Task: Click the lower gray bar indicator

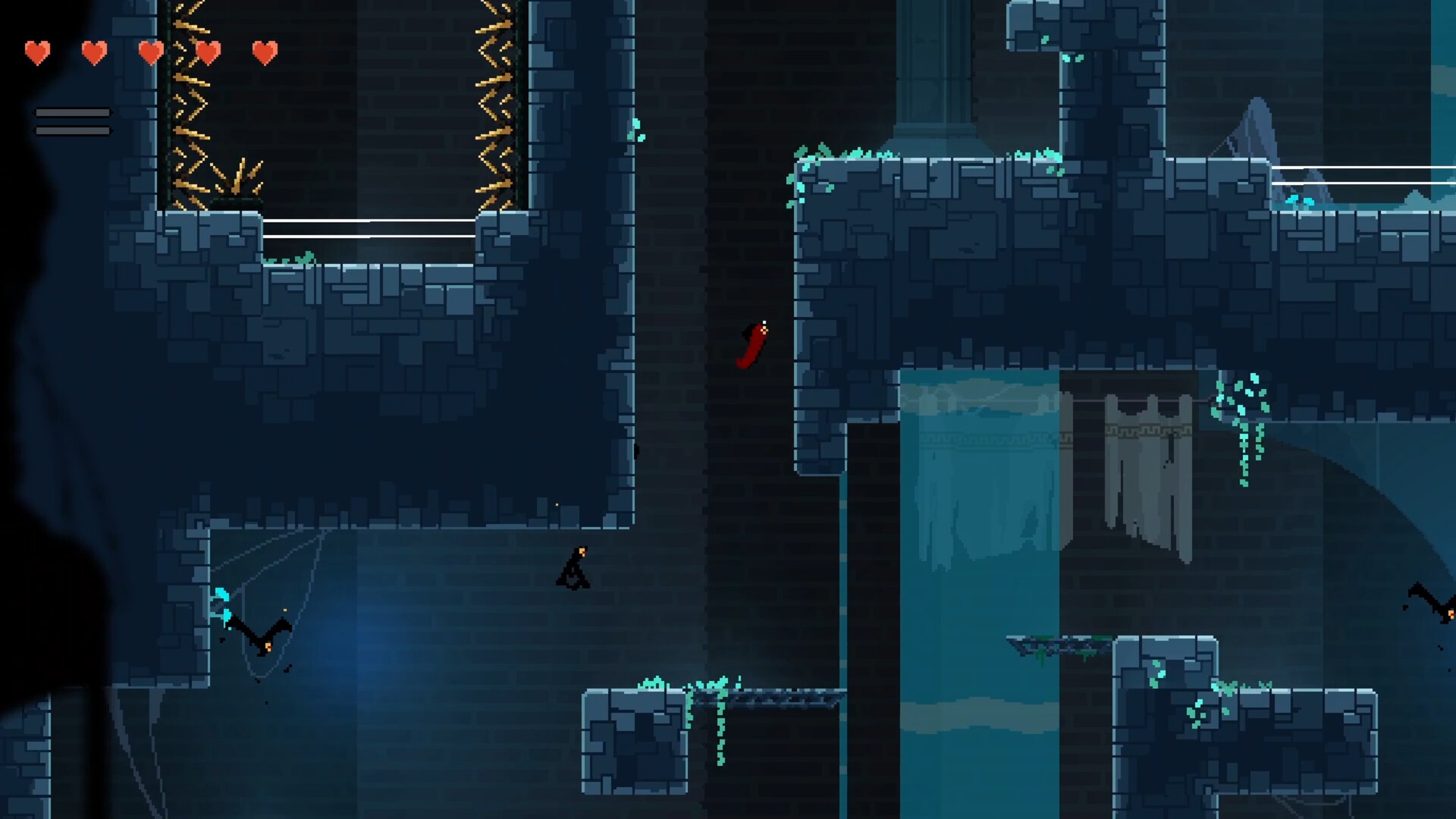Action: pyautogui.click(x=72, y=130)
